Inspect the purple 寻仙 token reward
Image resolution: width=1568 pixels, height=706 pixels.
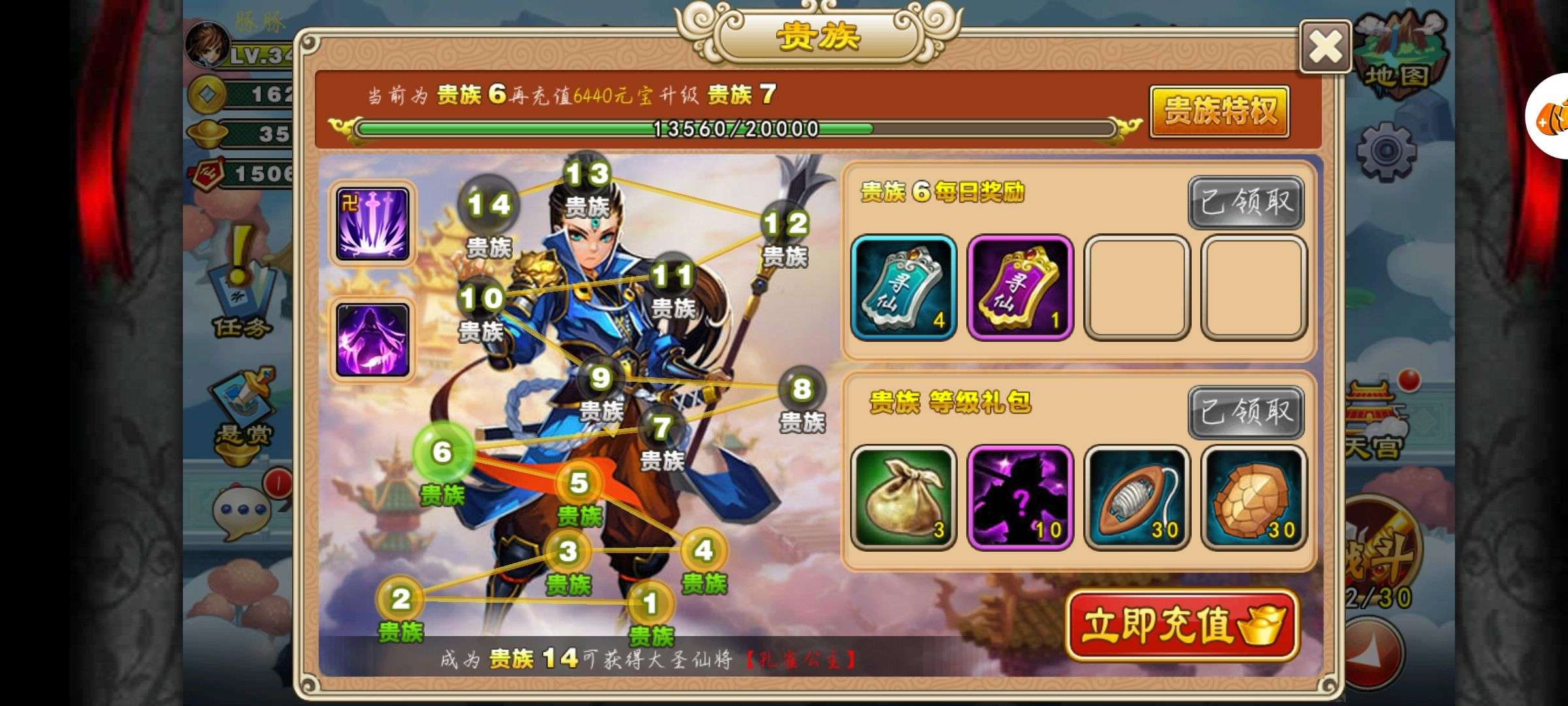pyautogui.click(x=1020, y=288)
